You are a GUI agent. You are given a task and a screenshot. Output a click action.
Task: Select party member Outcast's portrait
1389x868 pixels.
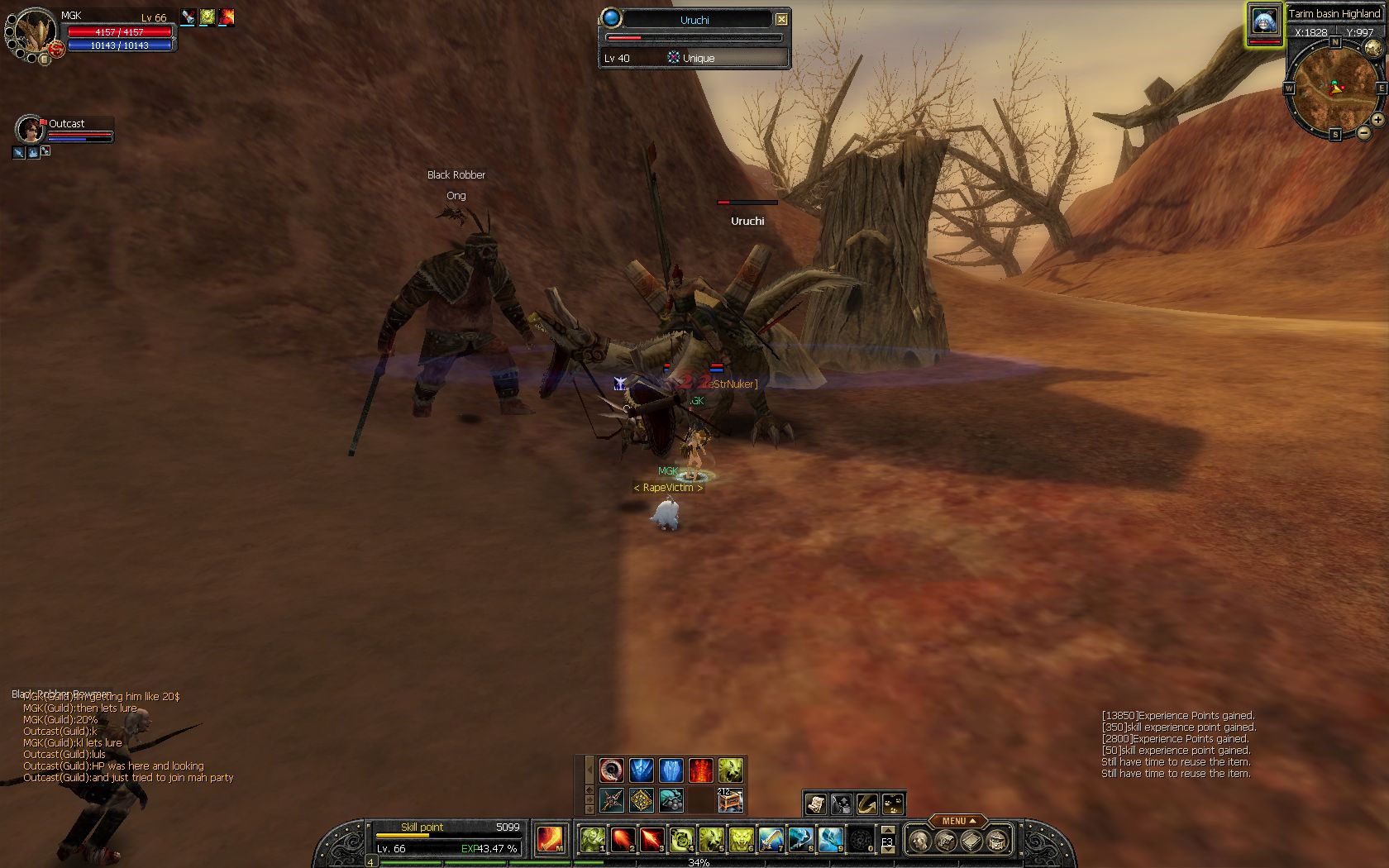click(x=29, y=130)
